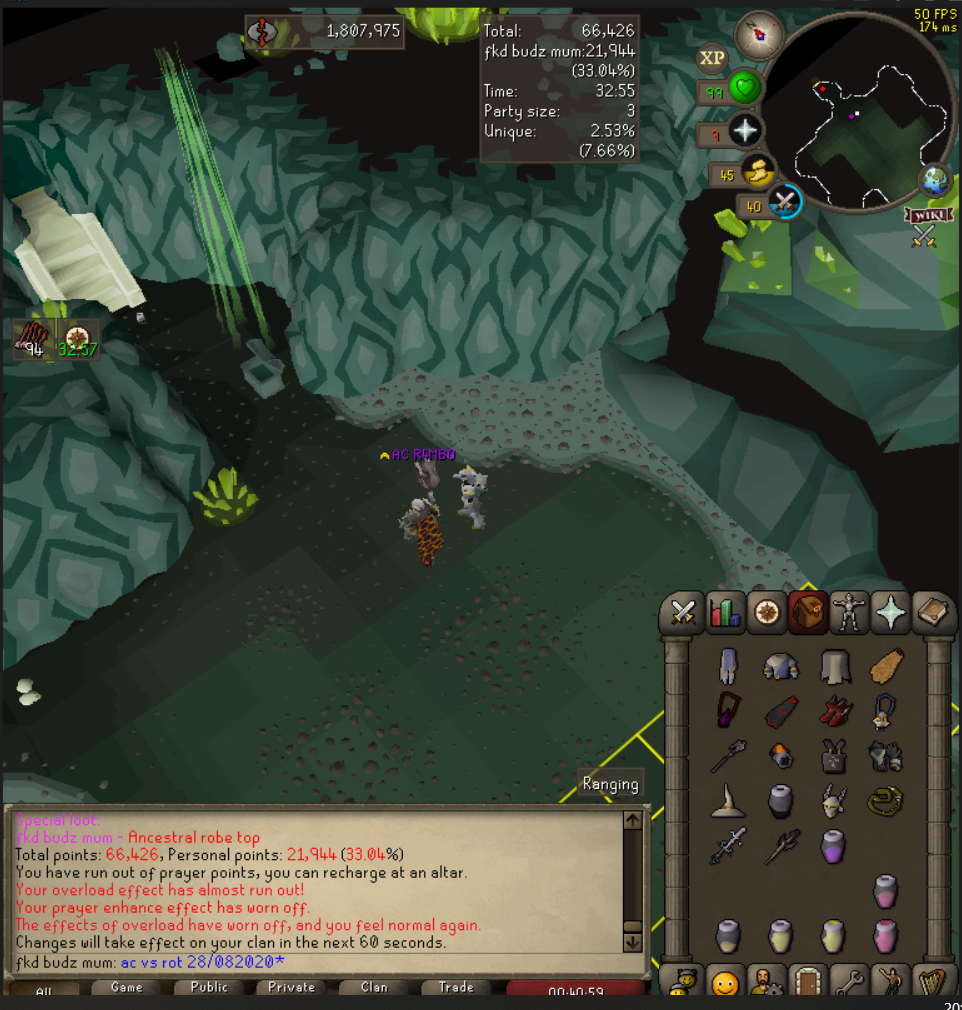
Task: Toggle run using the boot orb
Action: point(759,173)
